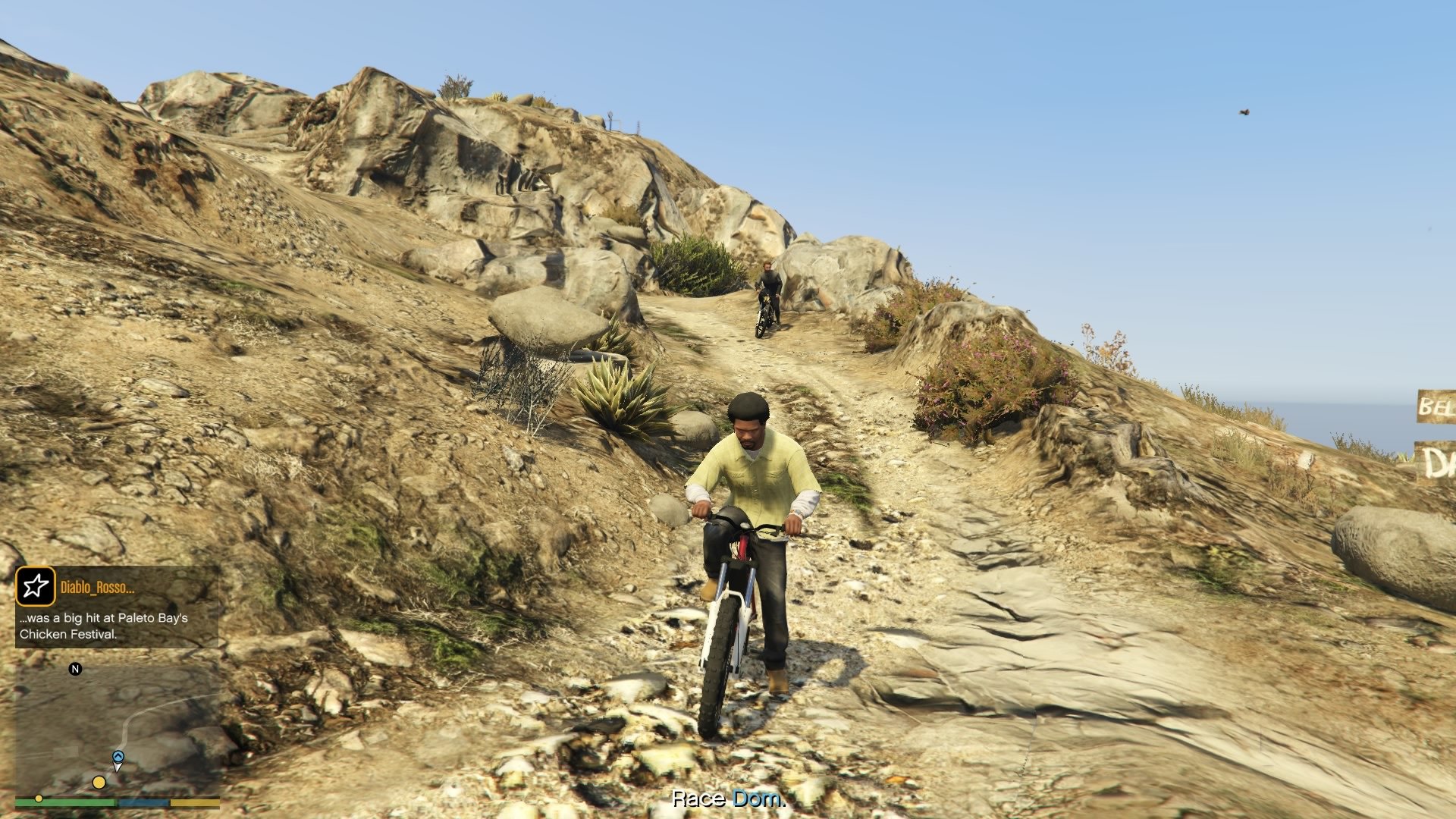The height and width of the screenshot is (819, 1456).
Task: Click the notification badge in the top-left of the feed
Action: tap(36, 584)
